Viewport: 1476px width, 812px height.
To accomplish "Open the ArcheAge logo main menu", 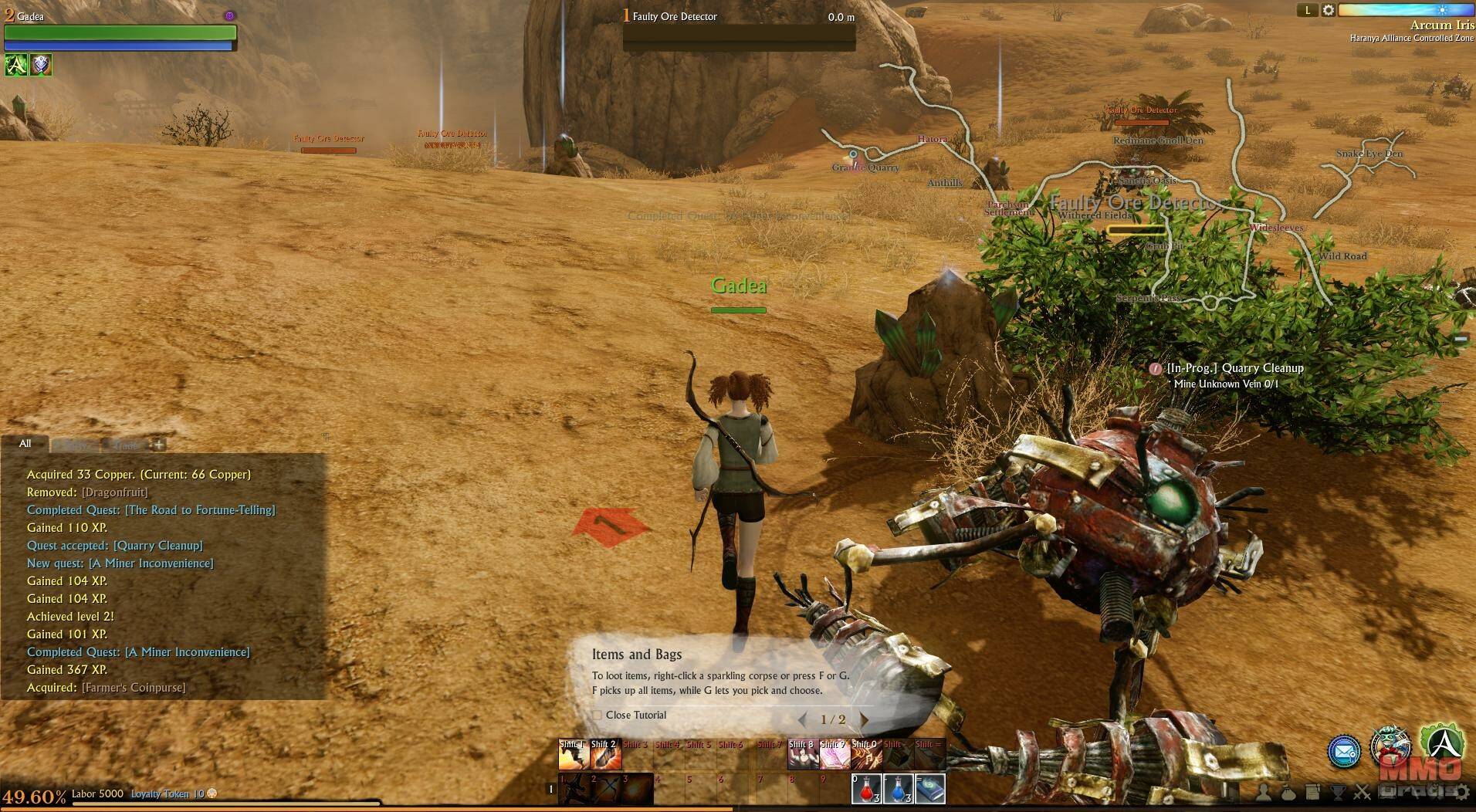I will click(1442, 743).
